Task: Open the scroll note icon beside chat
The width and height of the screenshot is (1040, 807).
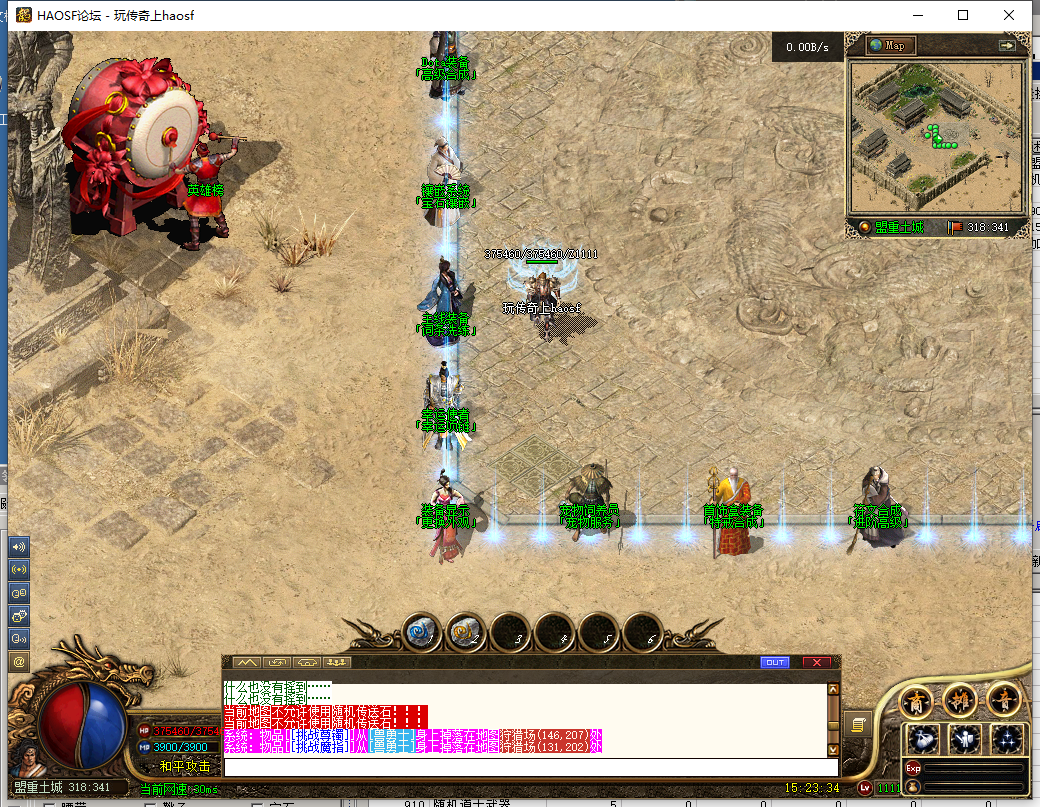Action: point(857,723)
